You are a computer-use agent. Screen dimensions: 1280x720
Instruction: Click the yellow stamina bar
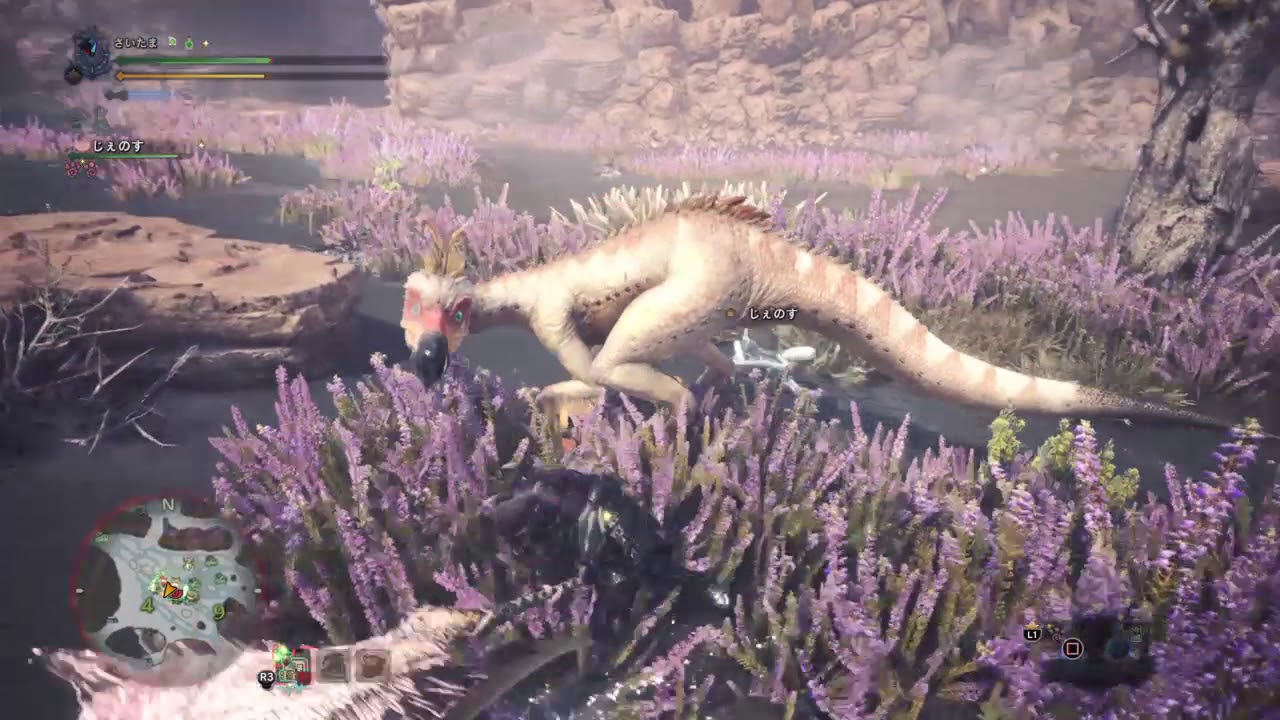click(x=190, y=75)
